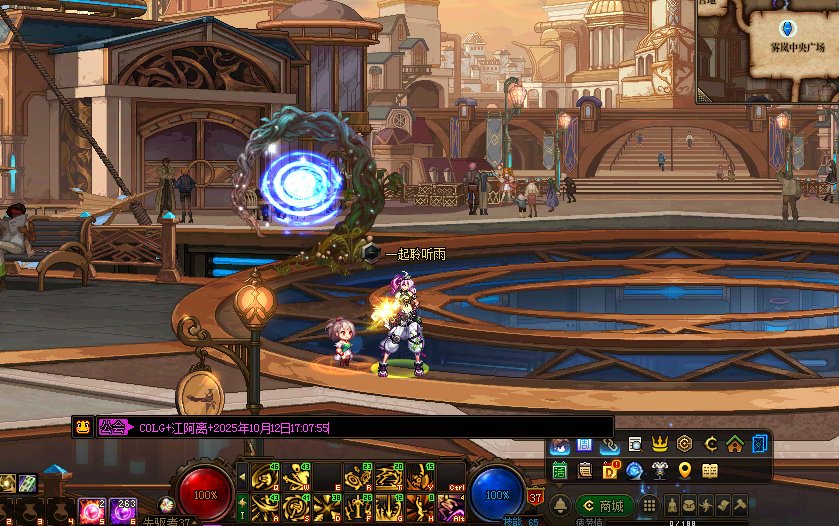Select the hammer icon in bottom toolbar
This screenshot has height=526, width=839.
[x=741, y=505]
